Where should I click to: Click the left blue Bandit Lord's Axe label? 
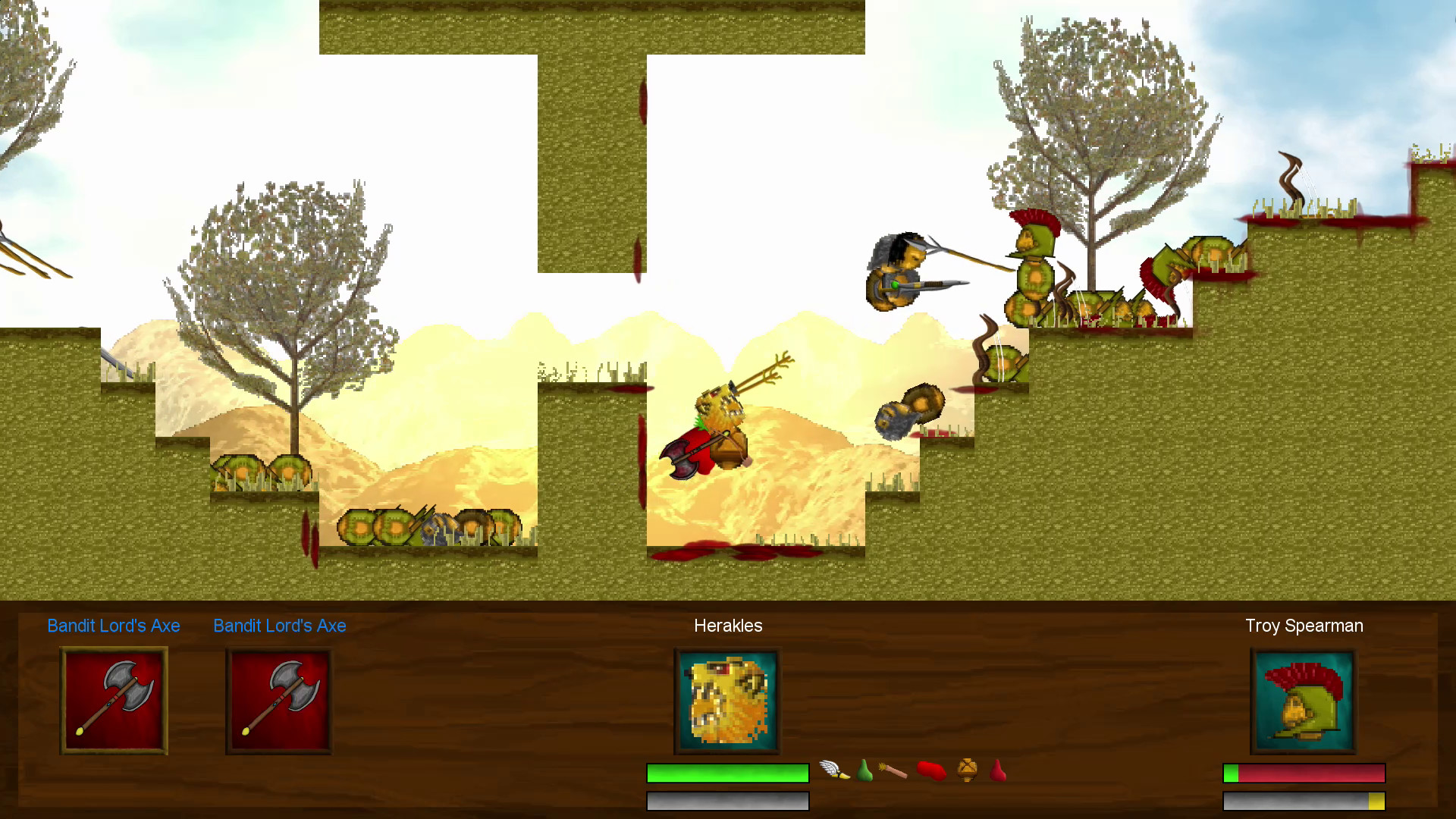click(113, 626)
